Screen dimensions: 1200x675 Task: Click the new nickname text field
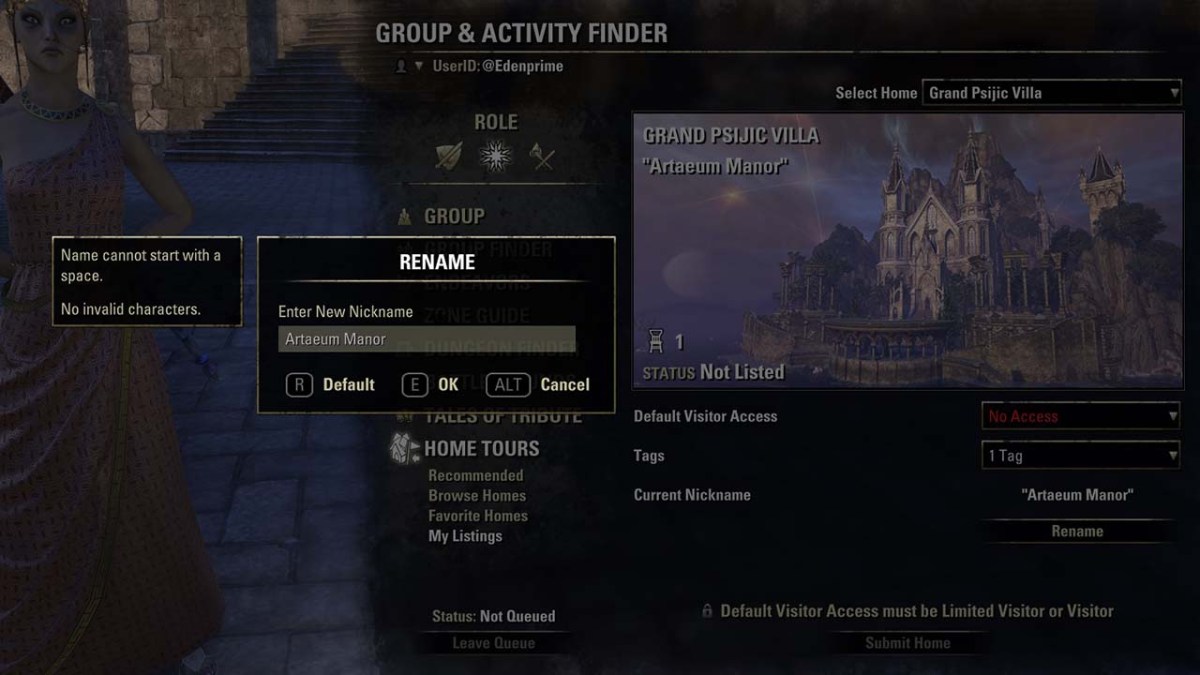coord(426,339)
